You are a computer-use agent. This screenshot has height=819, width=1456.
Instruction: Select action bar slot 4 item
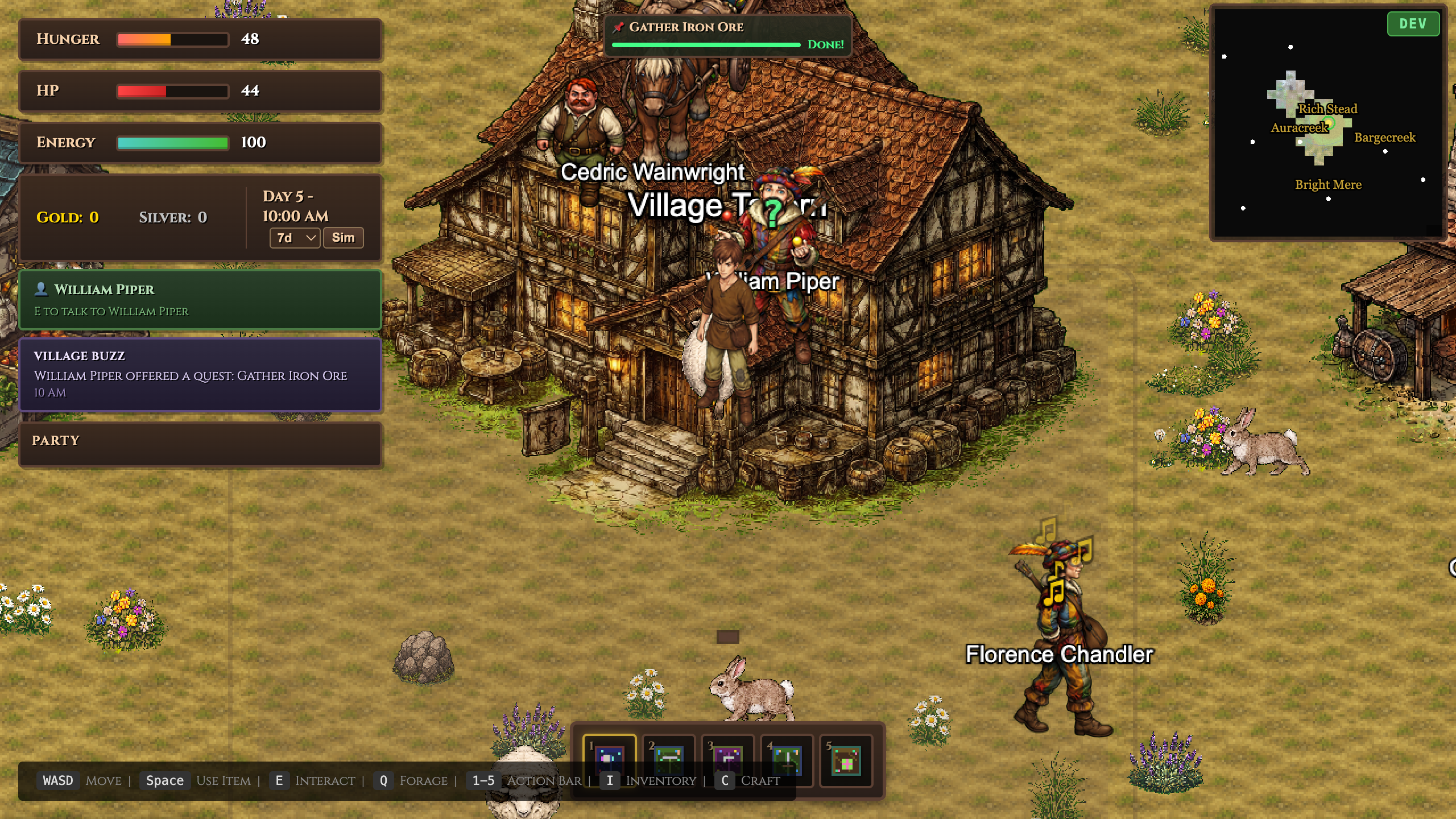click(787, 760)
